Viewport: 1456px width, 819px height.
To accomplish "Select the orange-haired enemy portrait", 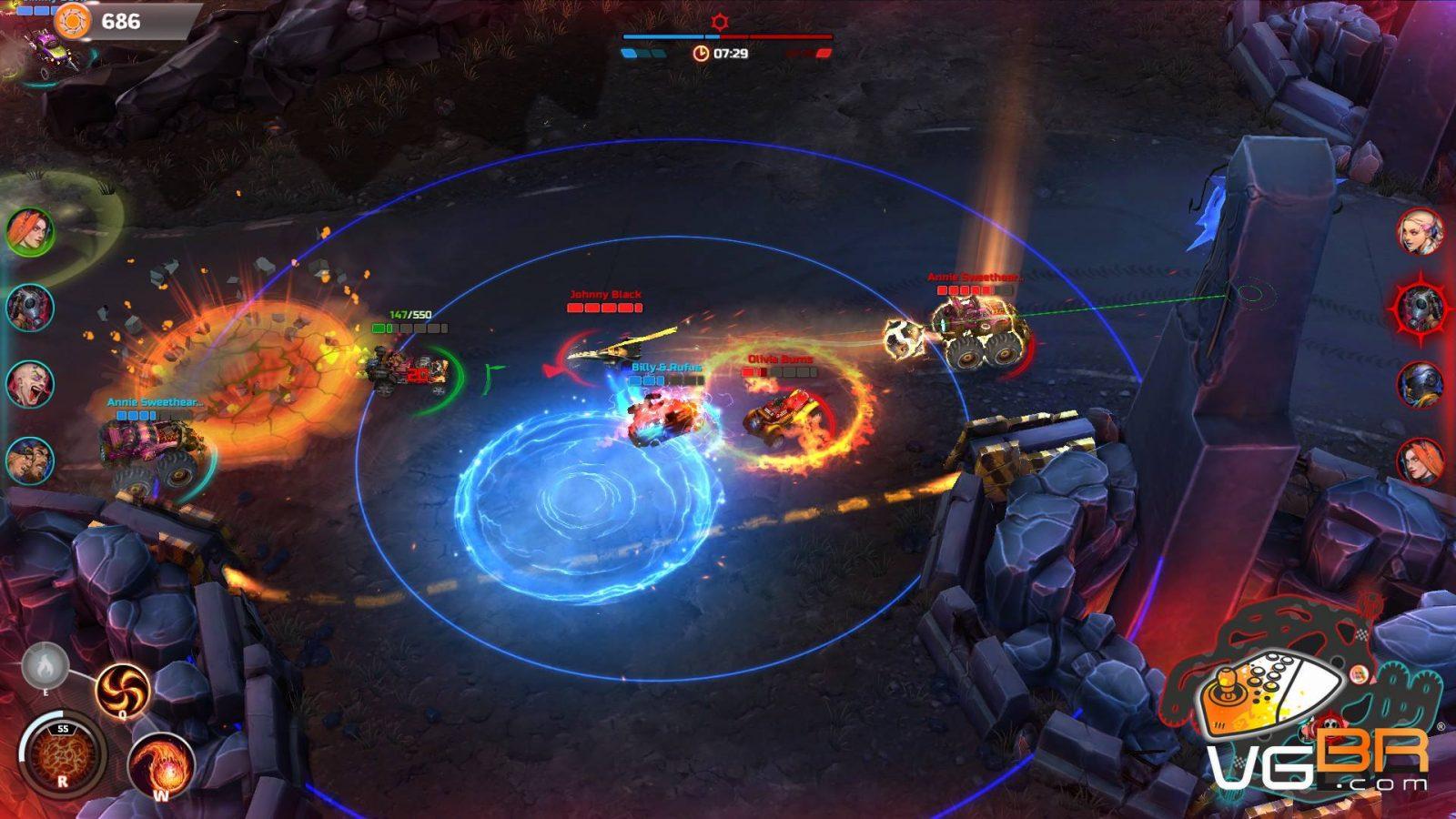I will coord(1421,460).
